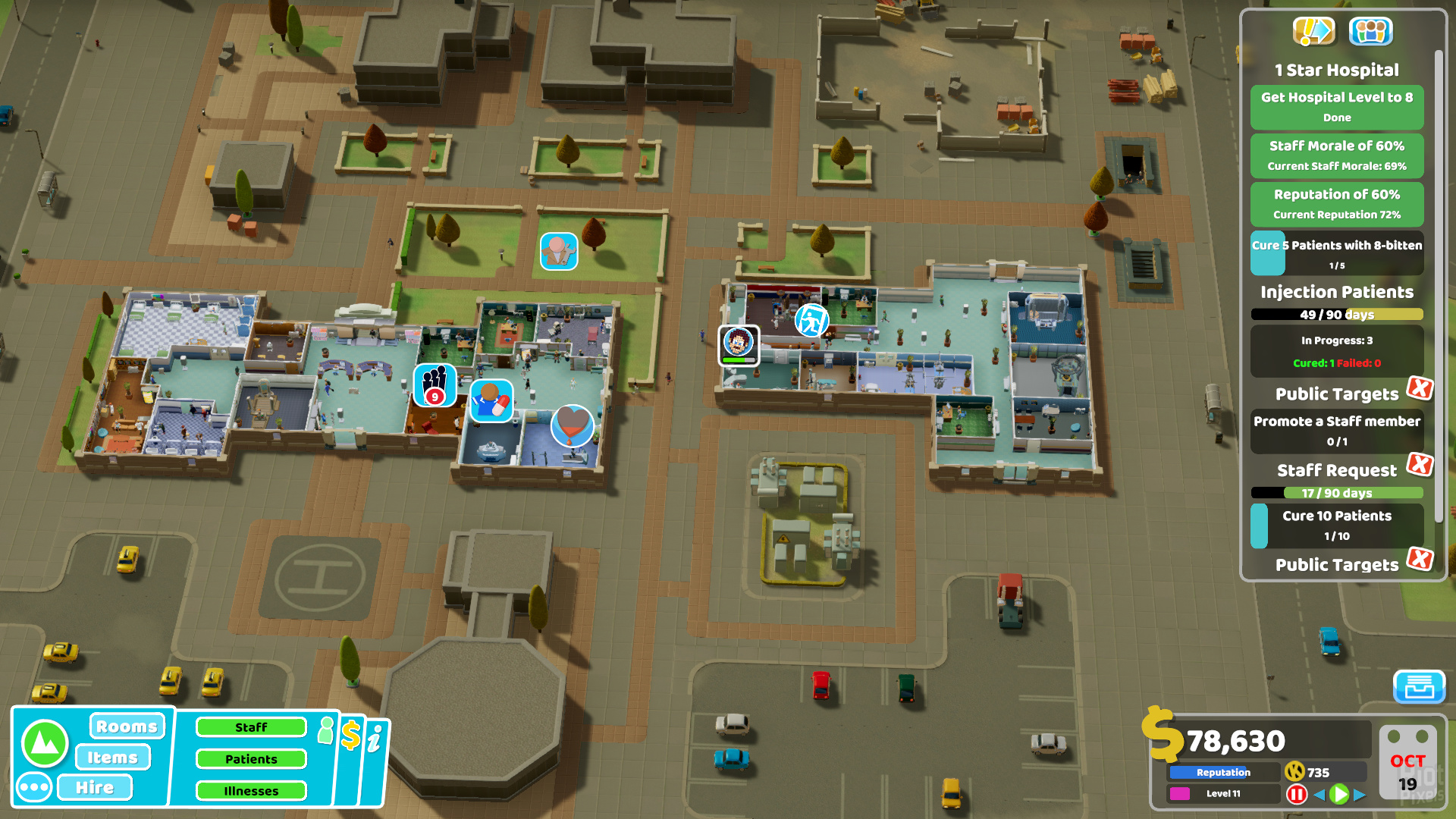Pause the game with the red button

1297,794
